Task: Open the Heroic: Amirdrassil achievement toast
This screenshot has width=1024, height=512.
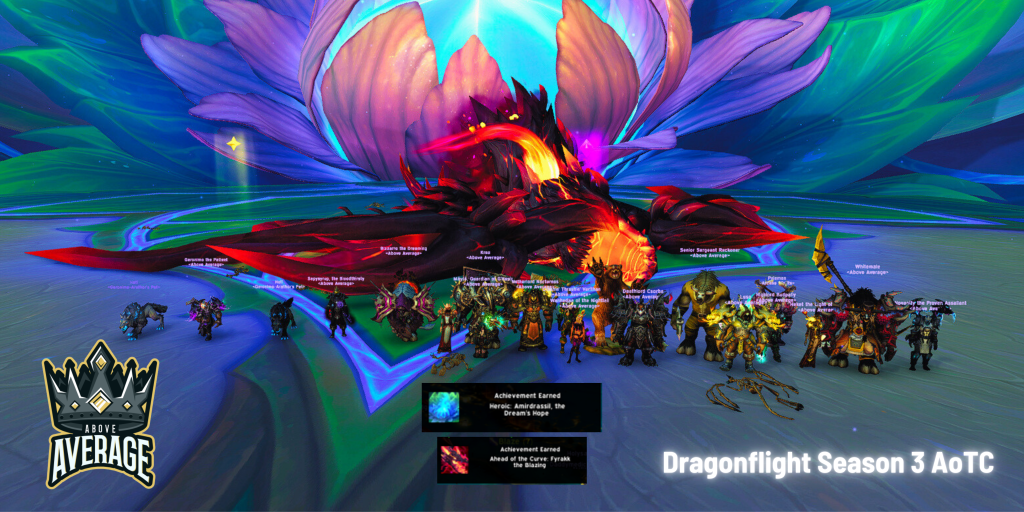Action: (x=511, y=406)
